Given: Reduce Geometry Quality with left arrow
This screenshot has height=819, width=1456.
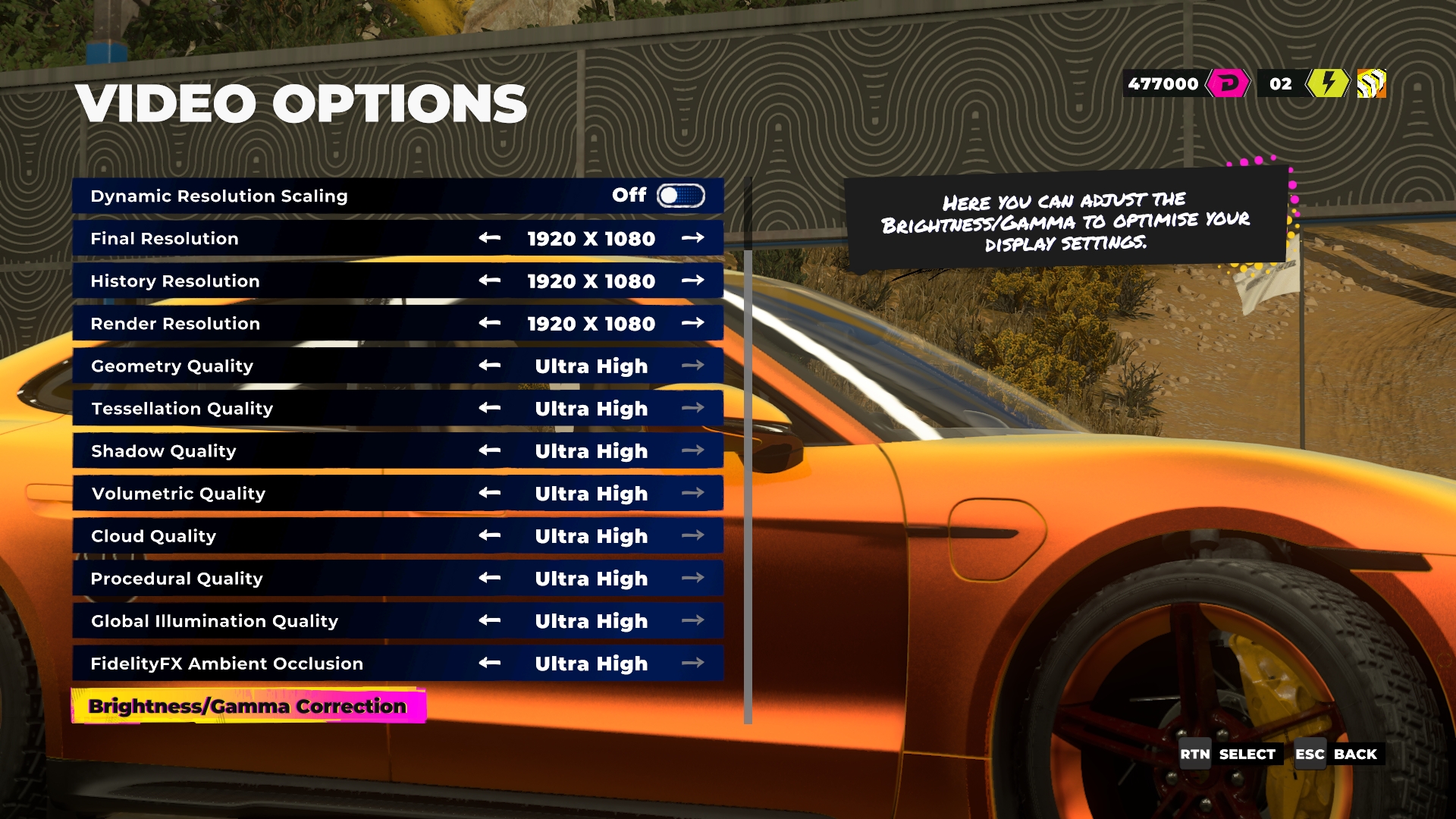Looking at the screenshot, I should (x=490, y=366).
